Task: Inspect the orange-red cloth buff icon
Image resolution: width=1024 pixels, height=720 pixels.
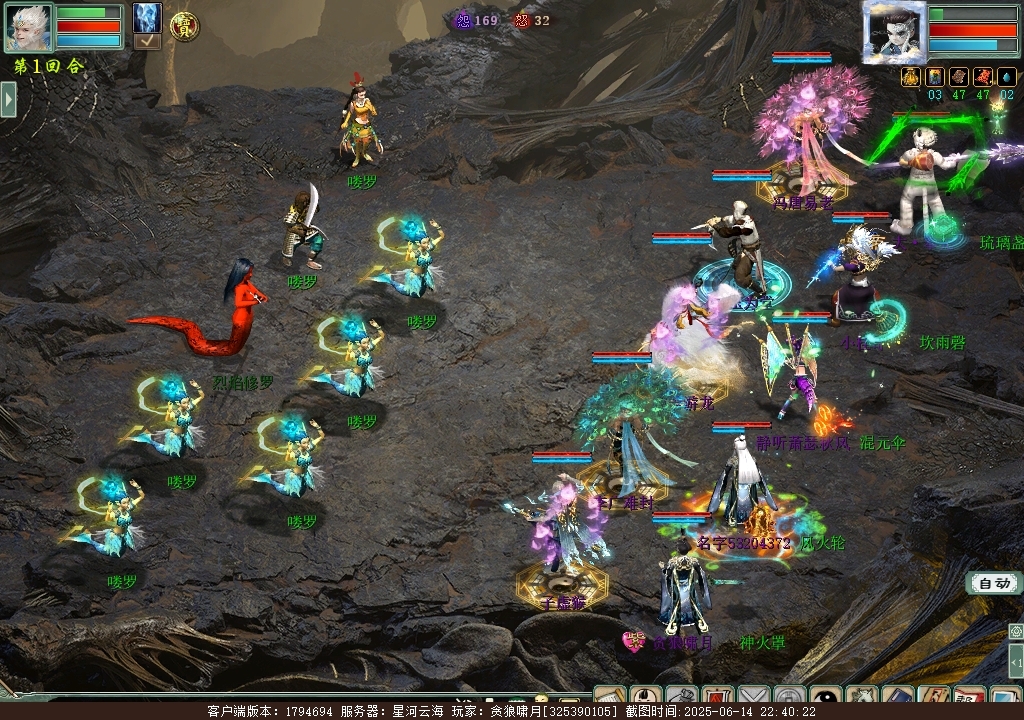Action: coord(983,77)
